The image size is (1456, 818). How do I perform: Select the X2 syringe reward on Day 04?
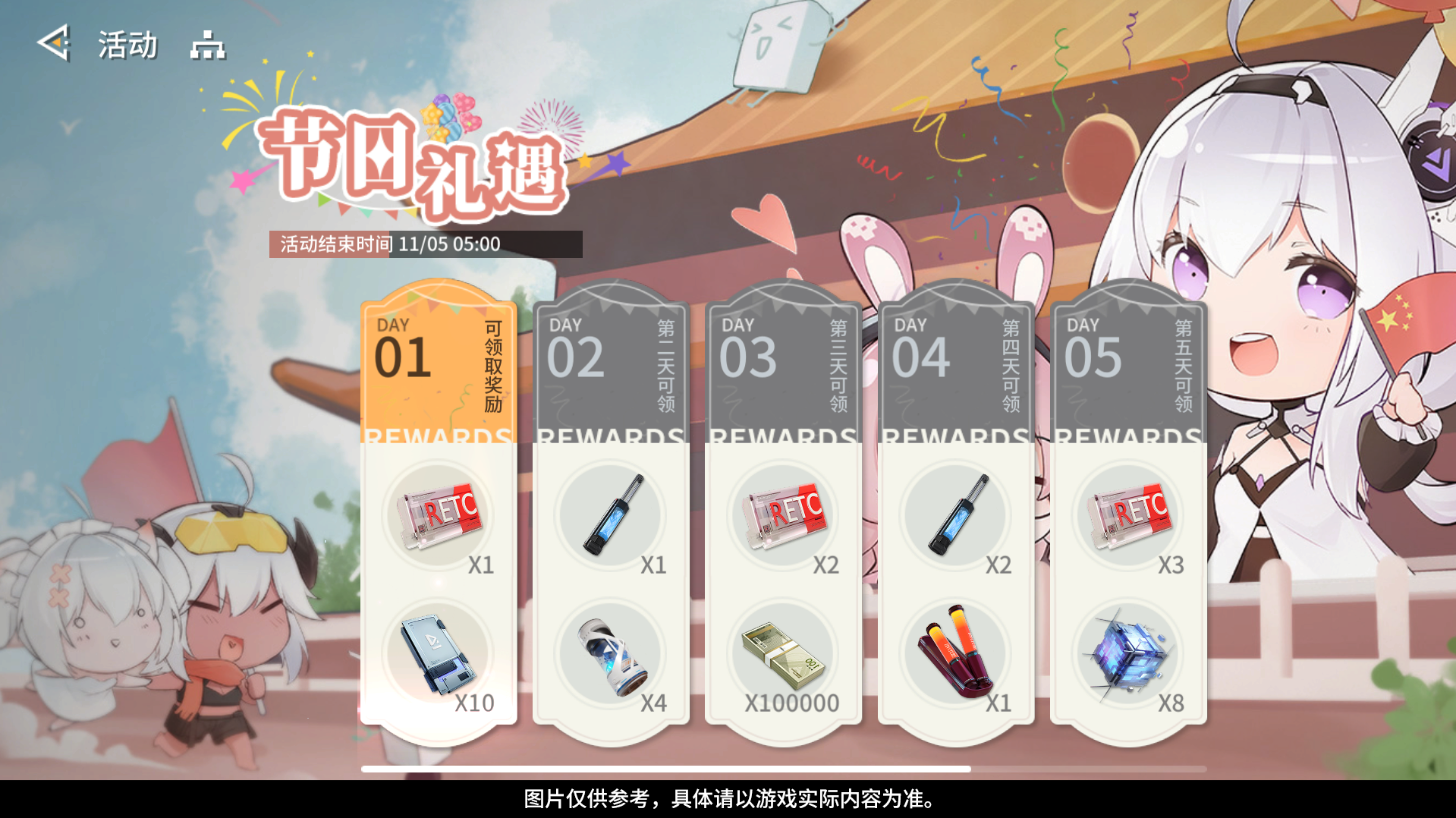956,516
